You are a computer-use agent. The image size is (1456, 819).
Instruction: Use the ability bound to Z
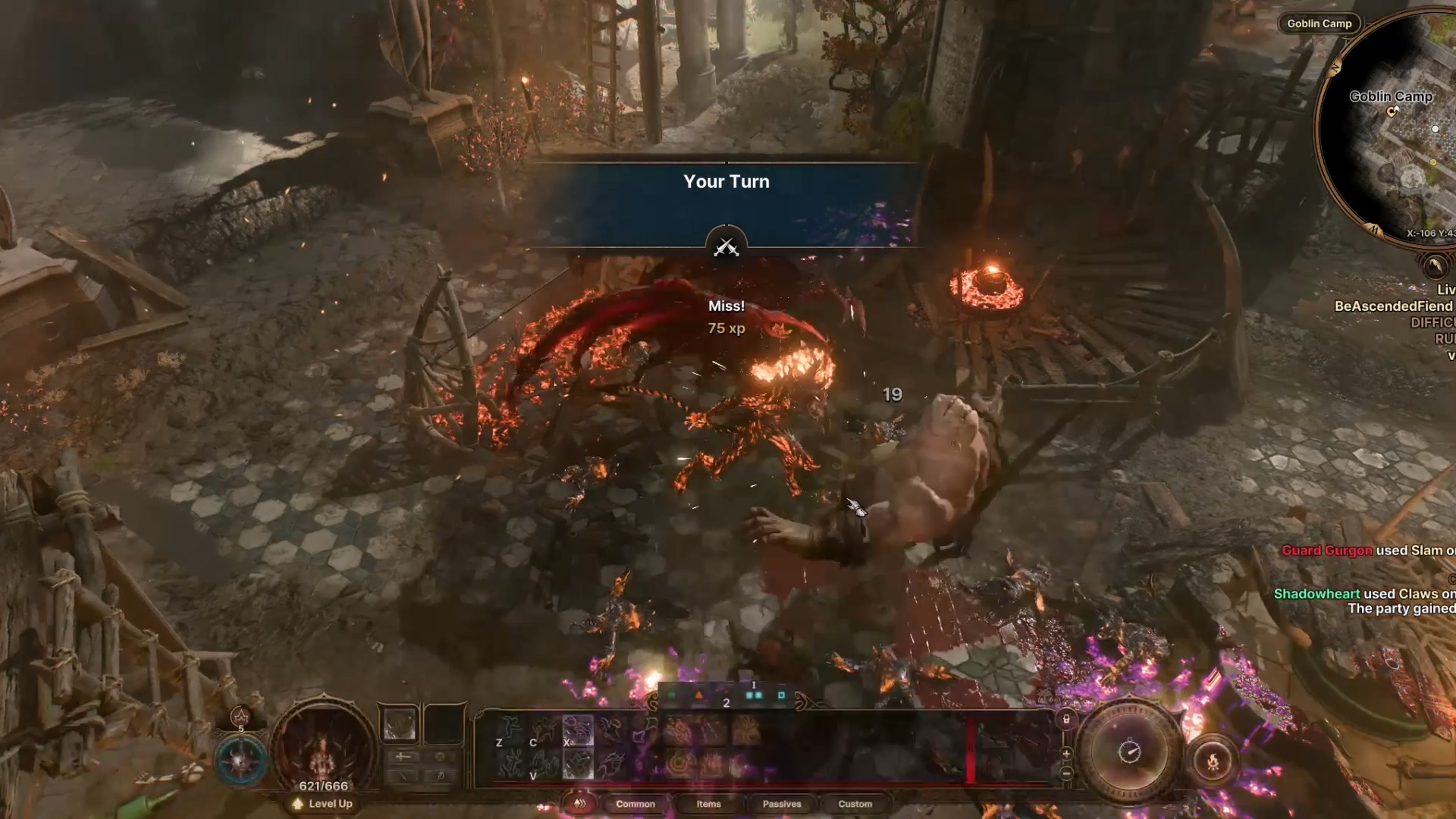tap(510, 731)
